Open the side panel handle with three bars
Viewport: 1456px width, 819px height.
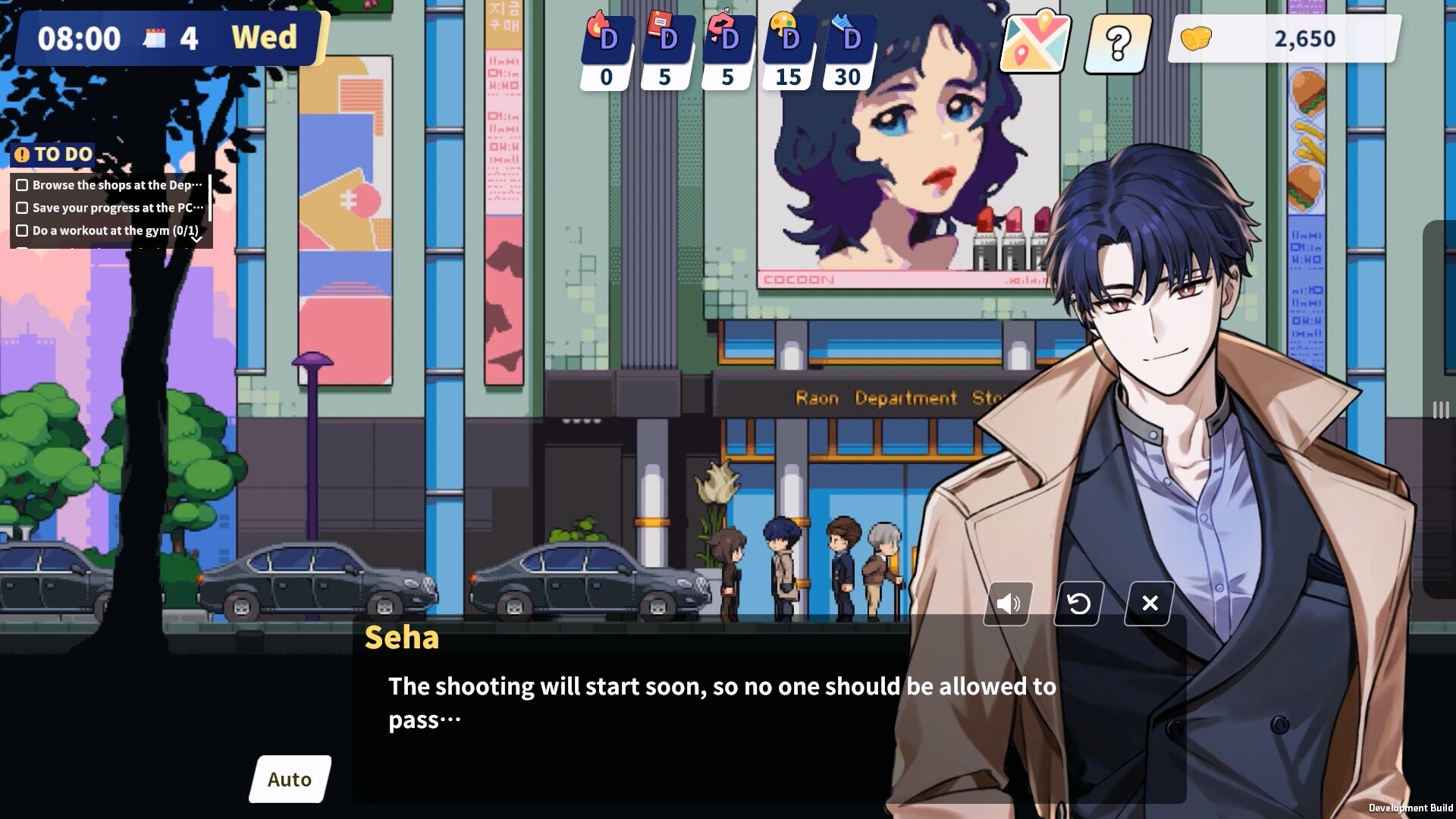point(1440,410)
